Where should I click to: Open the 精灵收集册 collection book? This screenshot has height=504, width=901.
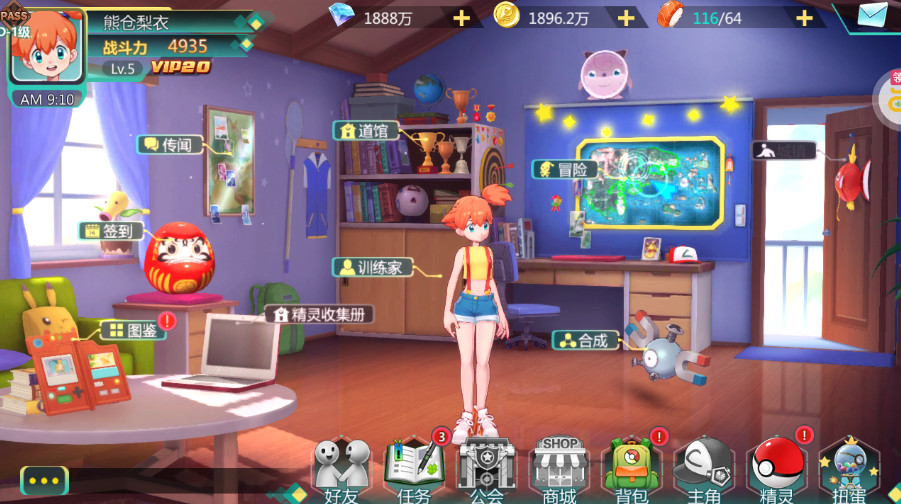pyautogui.click(x=320, y=314)
